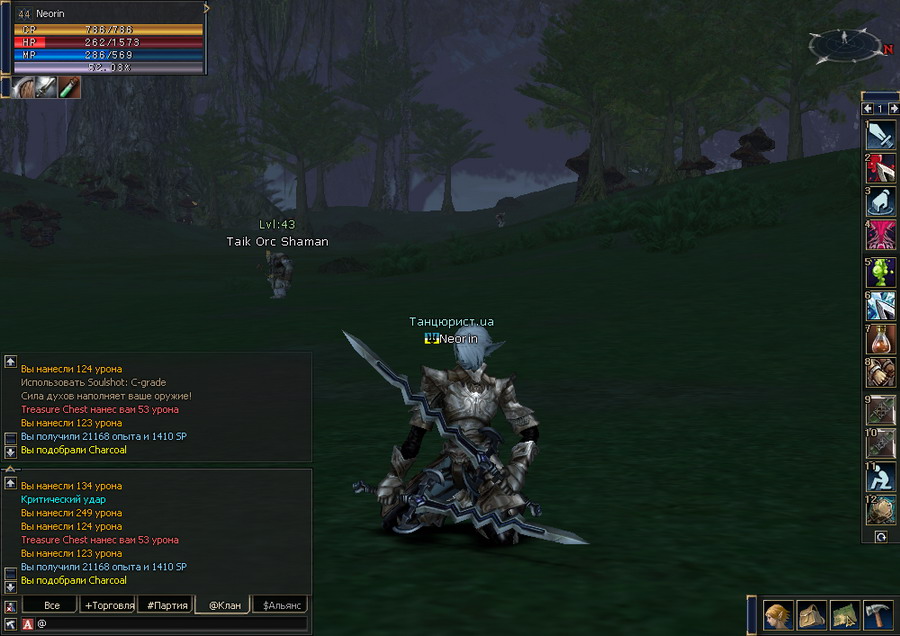Viewport: 900px width, 636px height.
Task: Open the world map icon
Action: [843, 612]
